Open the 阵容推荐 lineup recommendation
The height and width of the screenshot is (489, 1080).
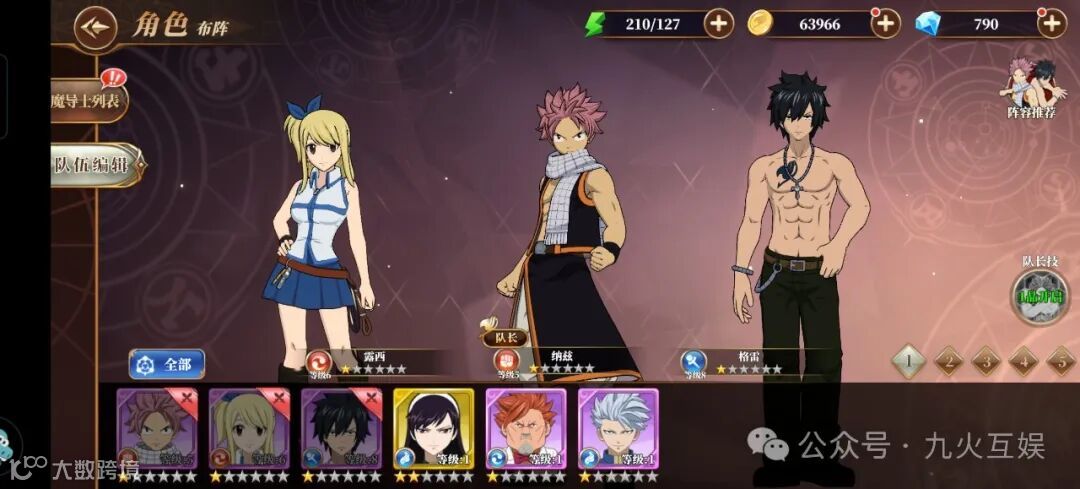coord(1030,88)
